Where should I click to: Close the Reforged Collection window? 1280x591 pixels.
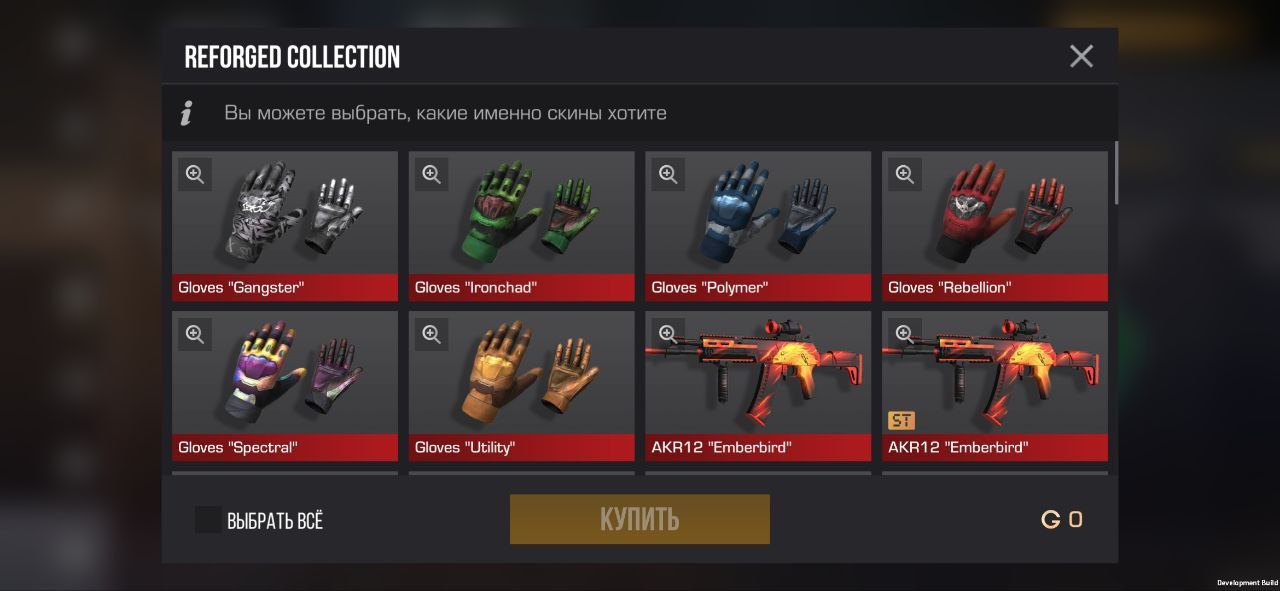click(x=1081, y=56)
